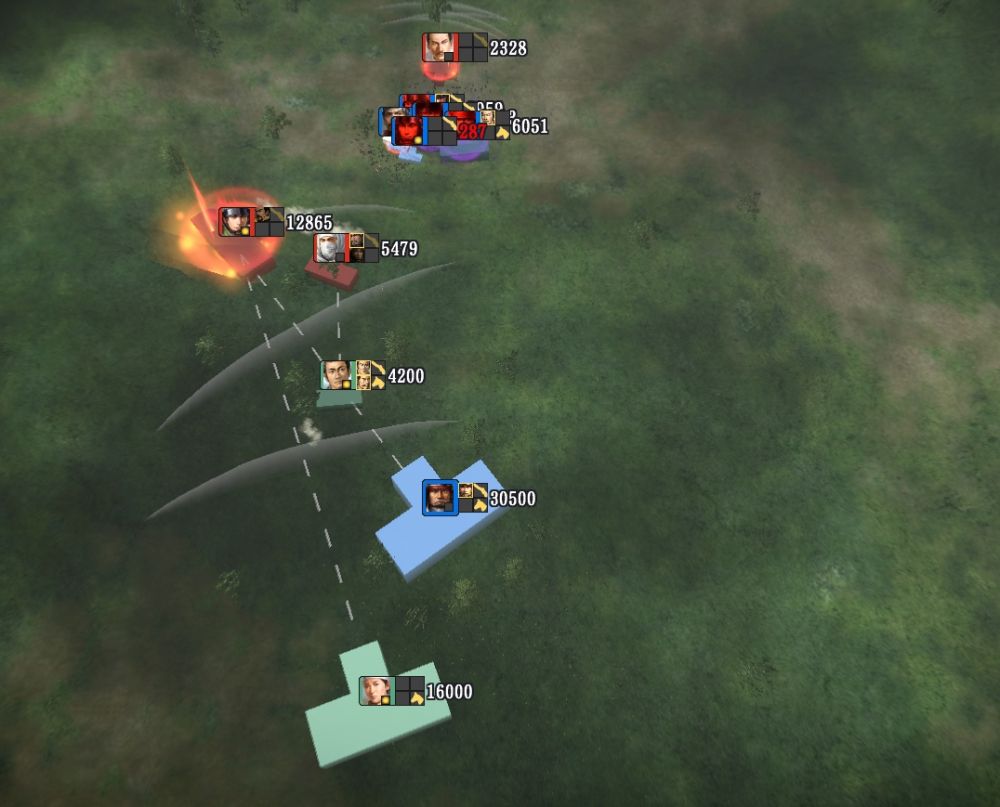Viewport: 1000px width, 807px height.
Task: Select the red-tinted portrait unit in the melee cluster
Action: point(408,131)
